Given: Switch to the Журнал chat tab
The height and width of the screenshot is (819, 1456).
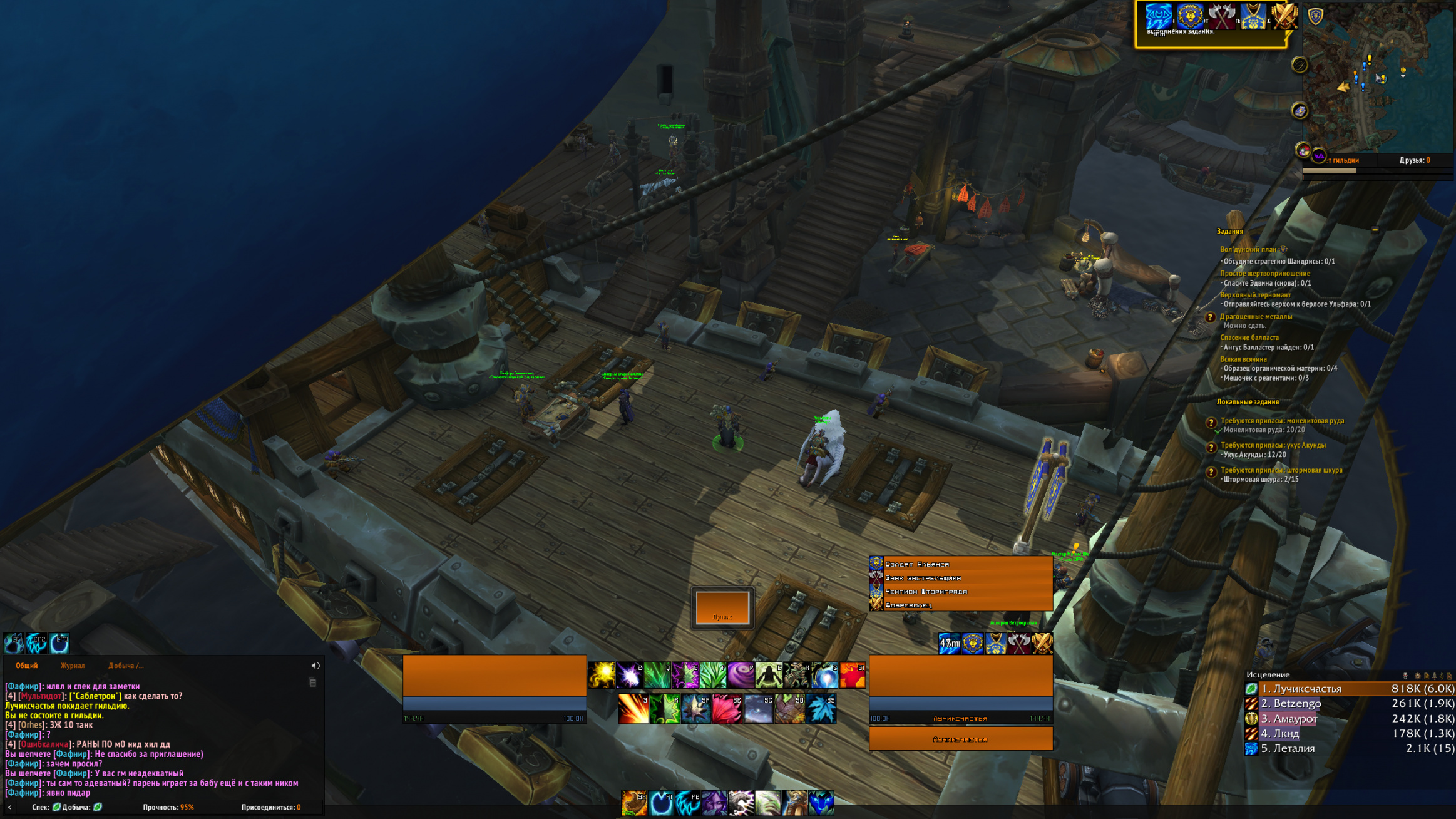Looking at the screenshot, I should (73, 666).
